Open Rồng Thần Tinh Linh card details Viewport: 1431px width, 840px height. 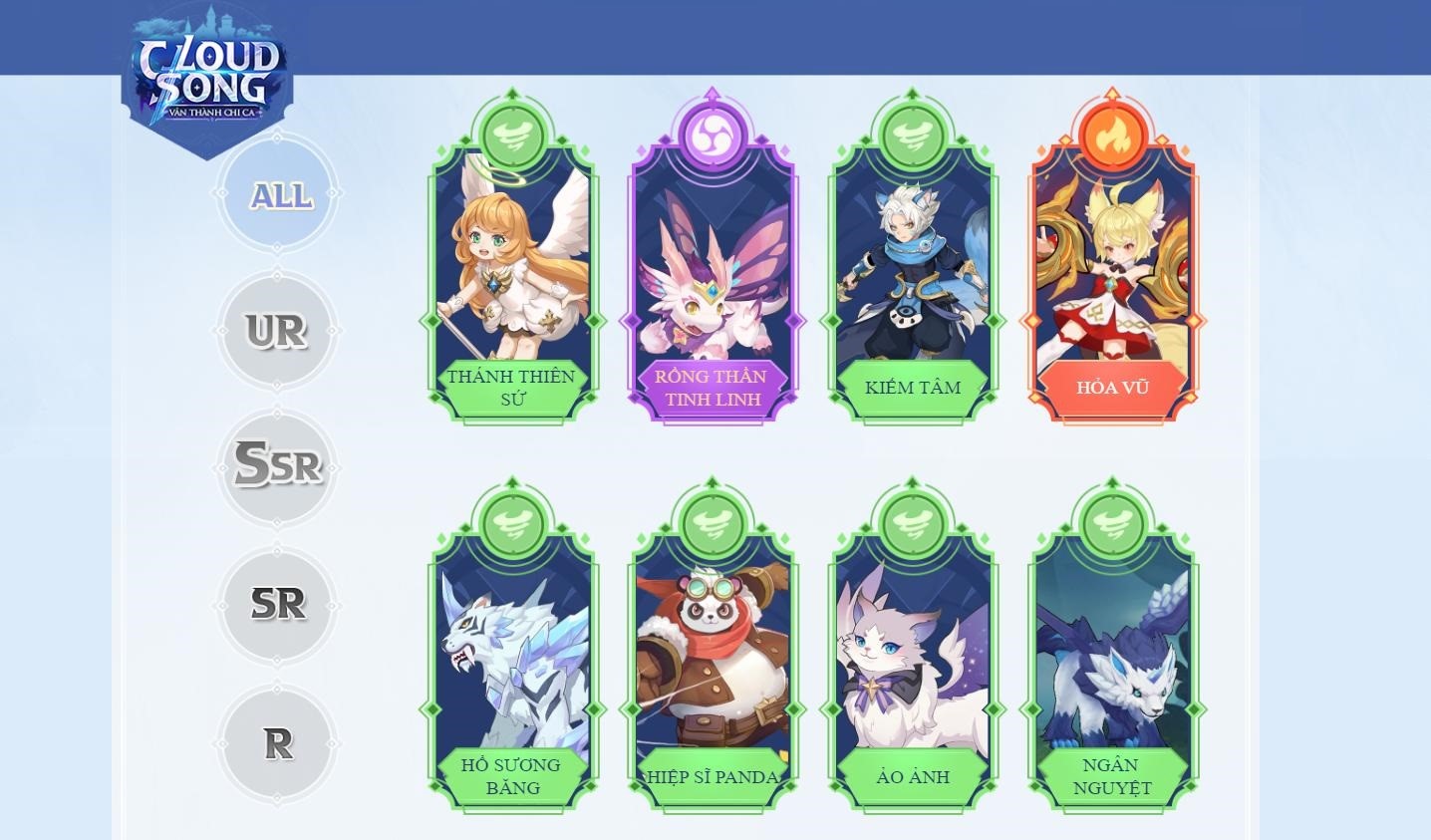tap(712, 269)
